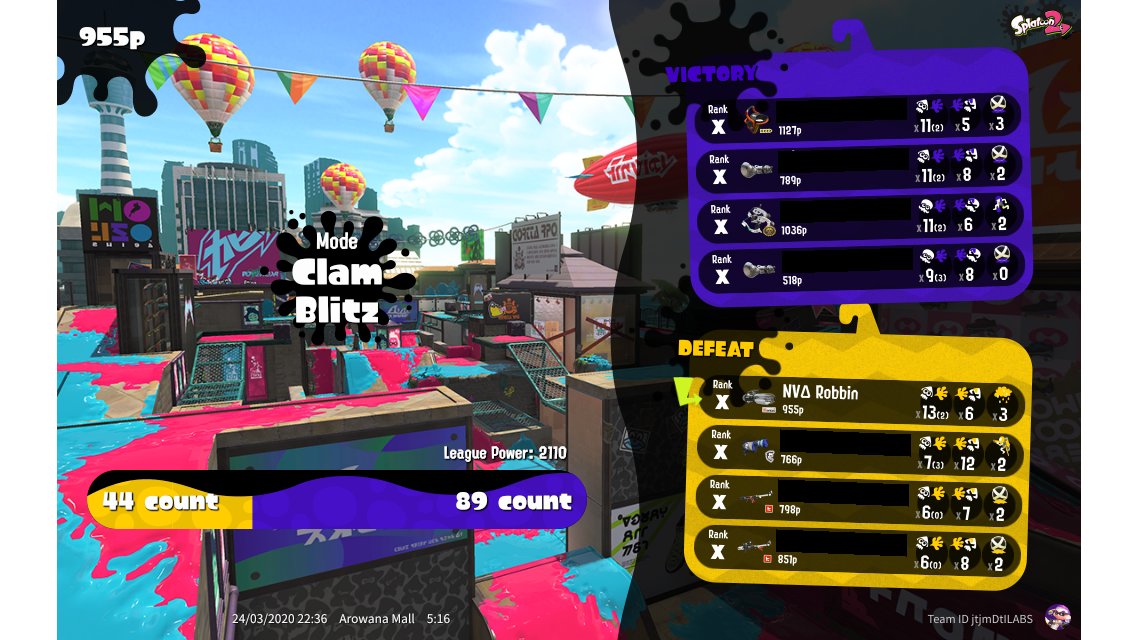Screen dimensions: 1138x640
Task: Select NVΔ Robbin's player row
Action: (860, 400)
